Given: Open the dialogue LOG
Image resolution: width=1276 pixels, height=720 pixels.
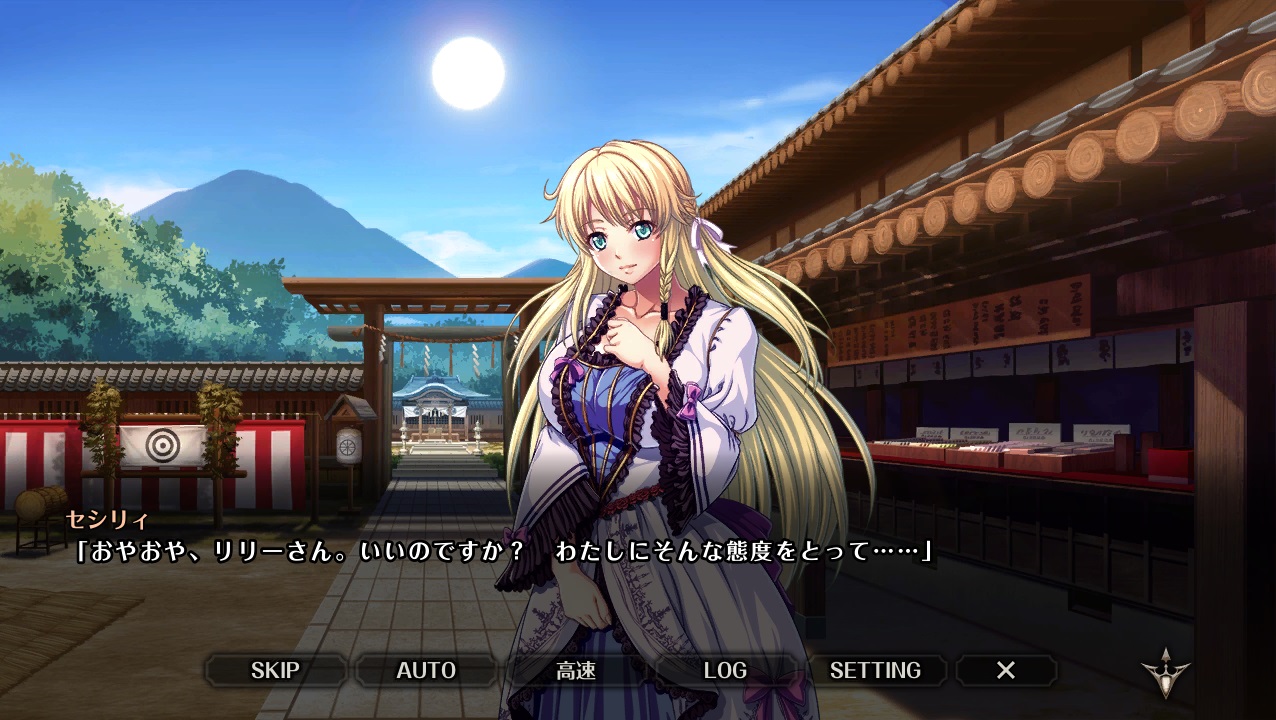Looking at the screenshot, I should point(725,670).
